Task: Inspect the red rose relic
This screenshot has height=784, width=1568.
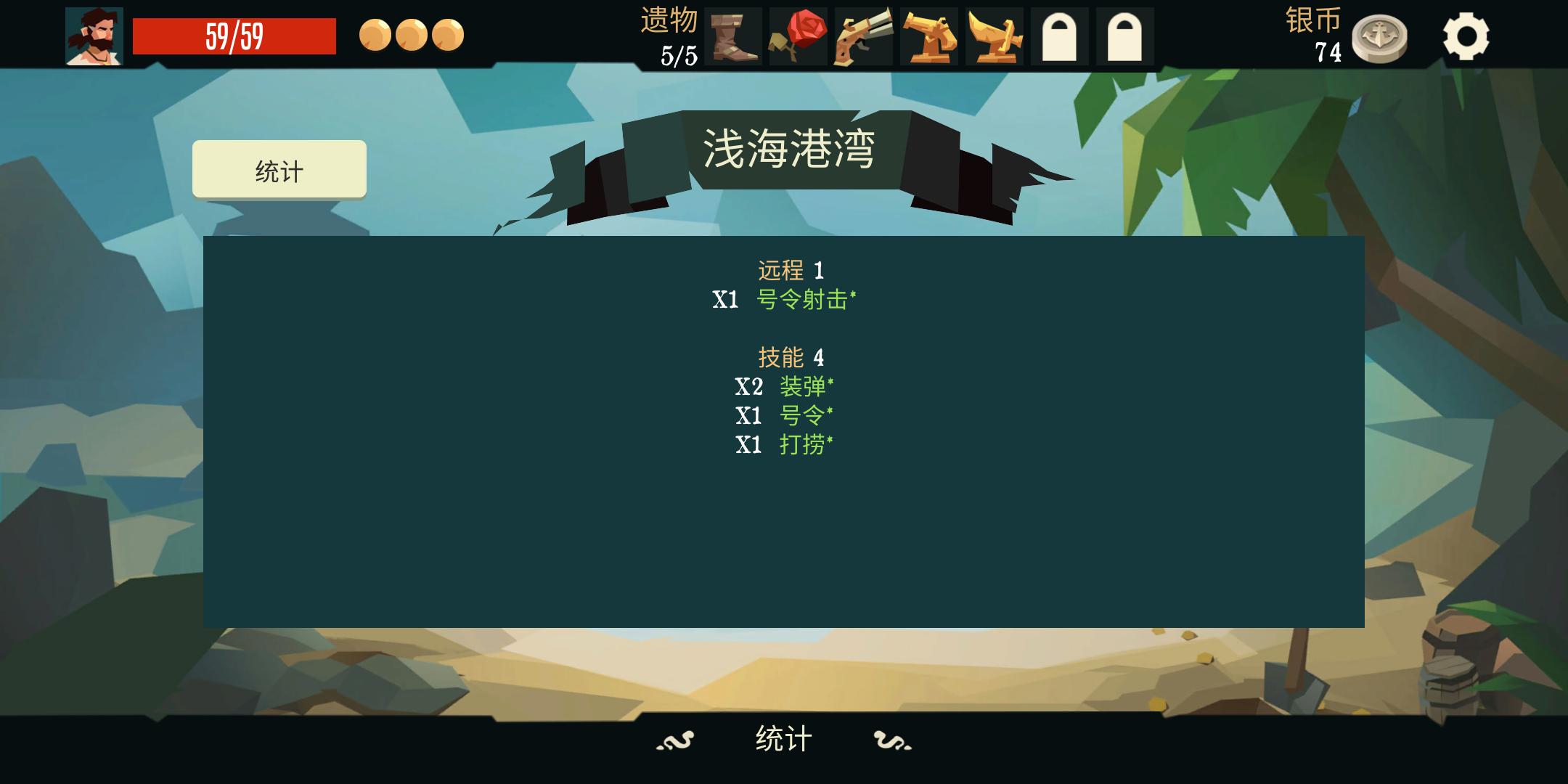Action: click(x=799, y=36)
